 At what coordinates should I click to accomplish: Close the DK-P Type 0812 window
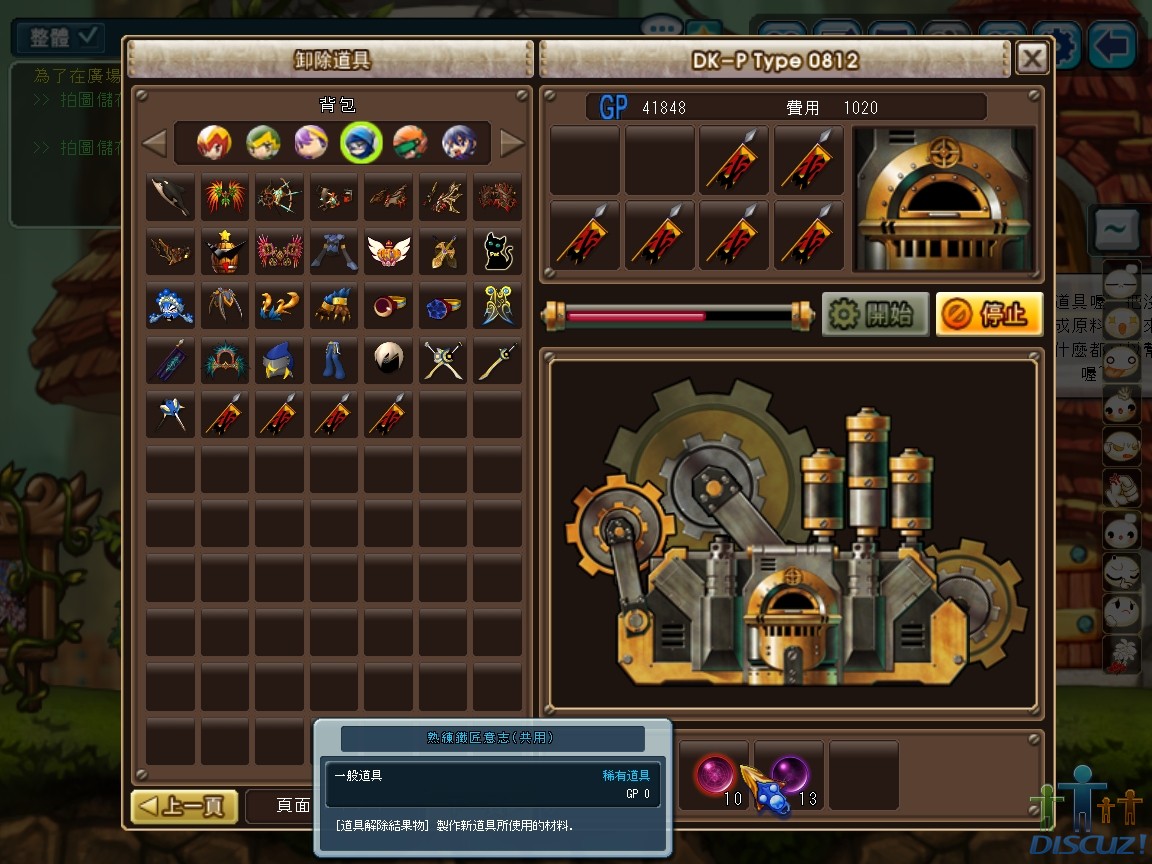[1031, 59]
